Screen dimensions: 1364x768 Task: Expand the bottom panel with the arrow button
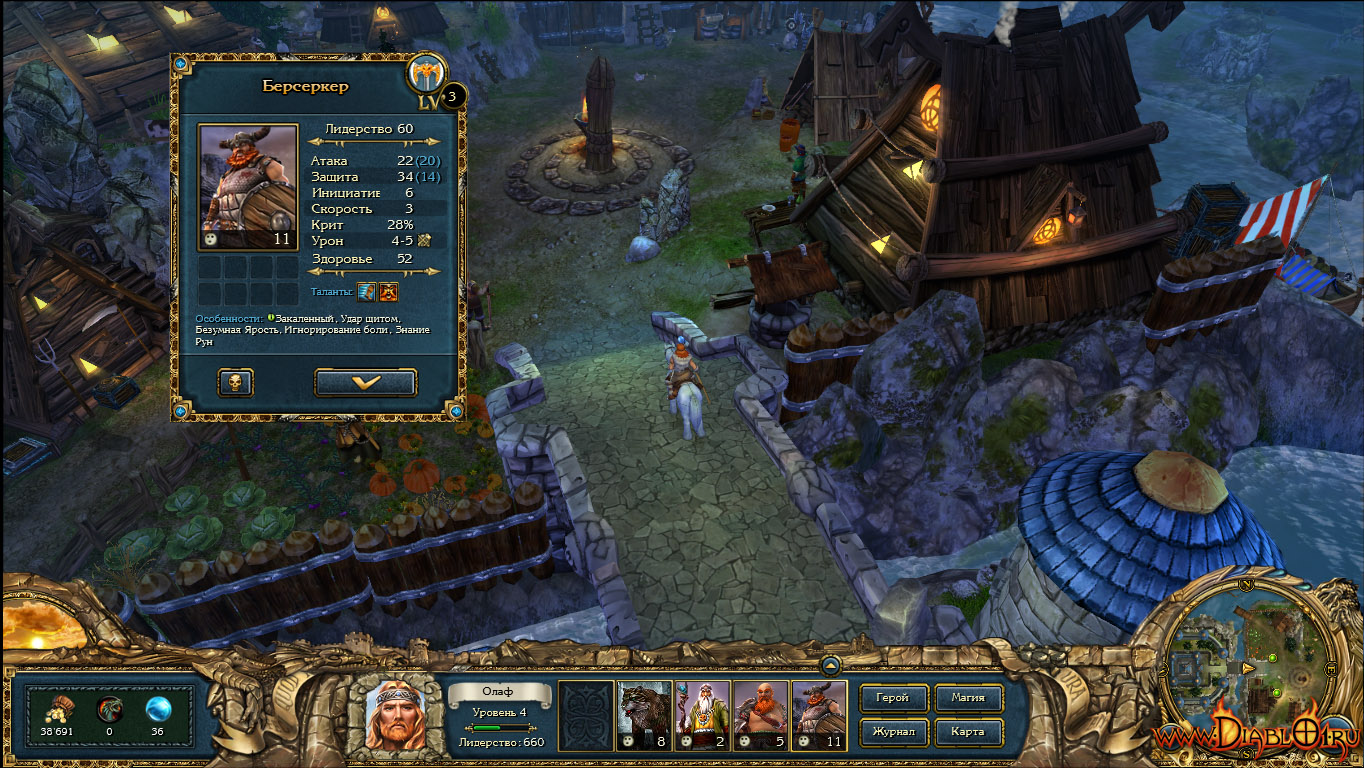pos(830,664)
